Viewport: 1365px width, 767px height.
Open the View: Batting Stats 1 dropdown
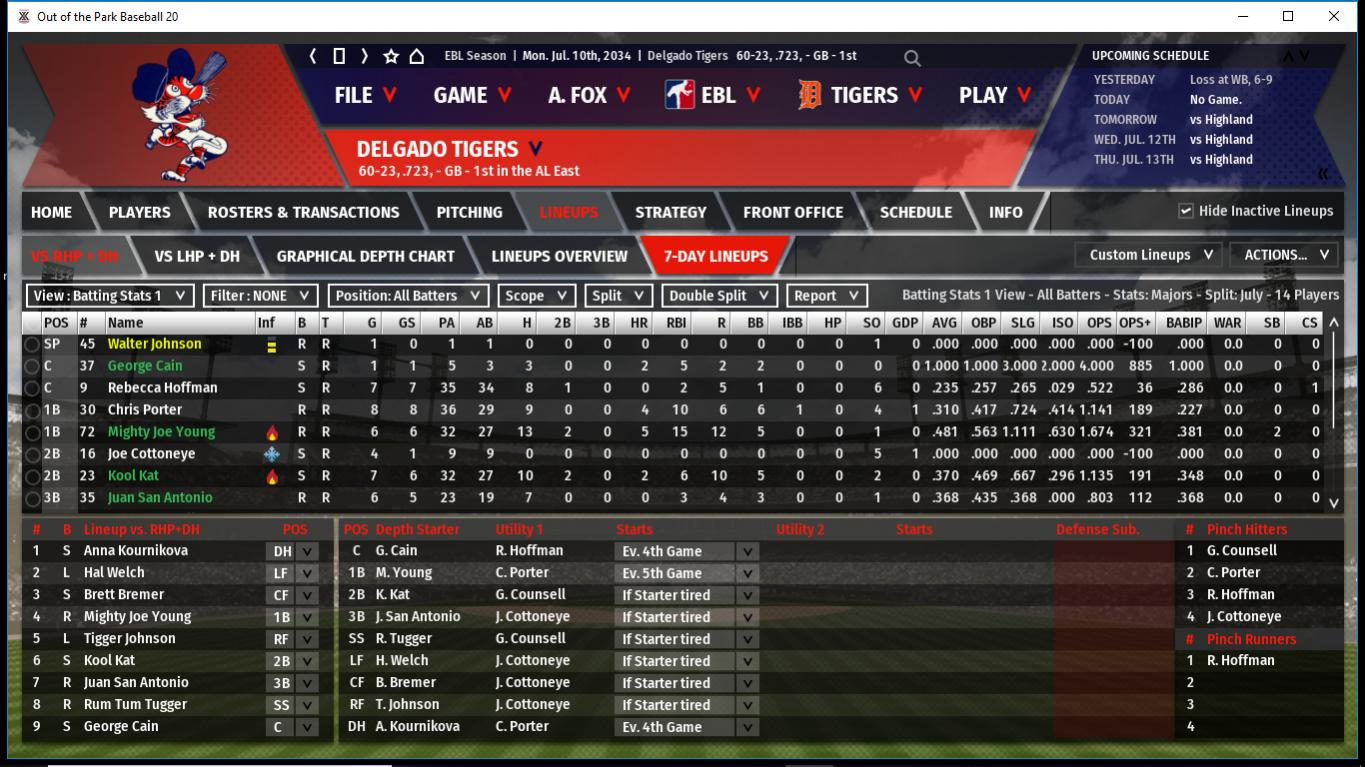[110, 296]
